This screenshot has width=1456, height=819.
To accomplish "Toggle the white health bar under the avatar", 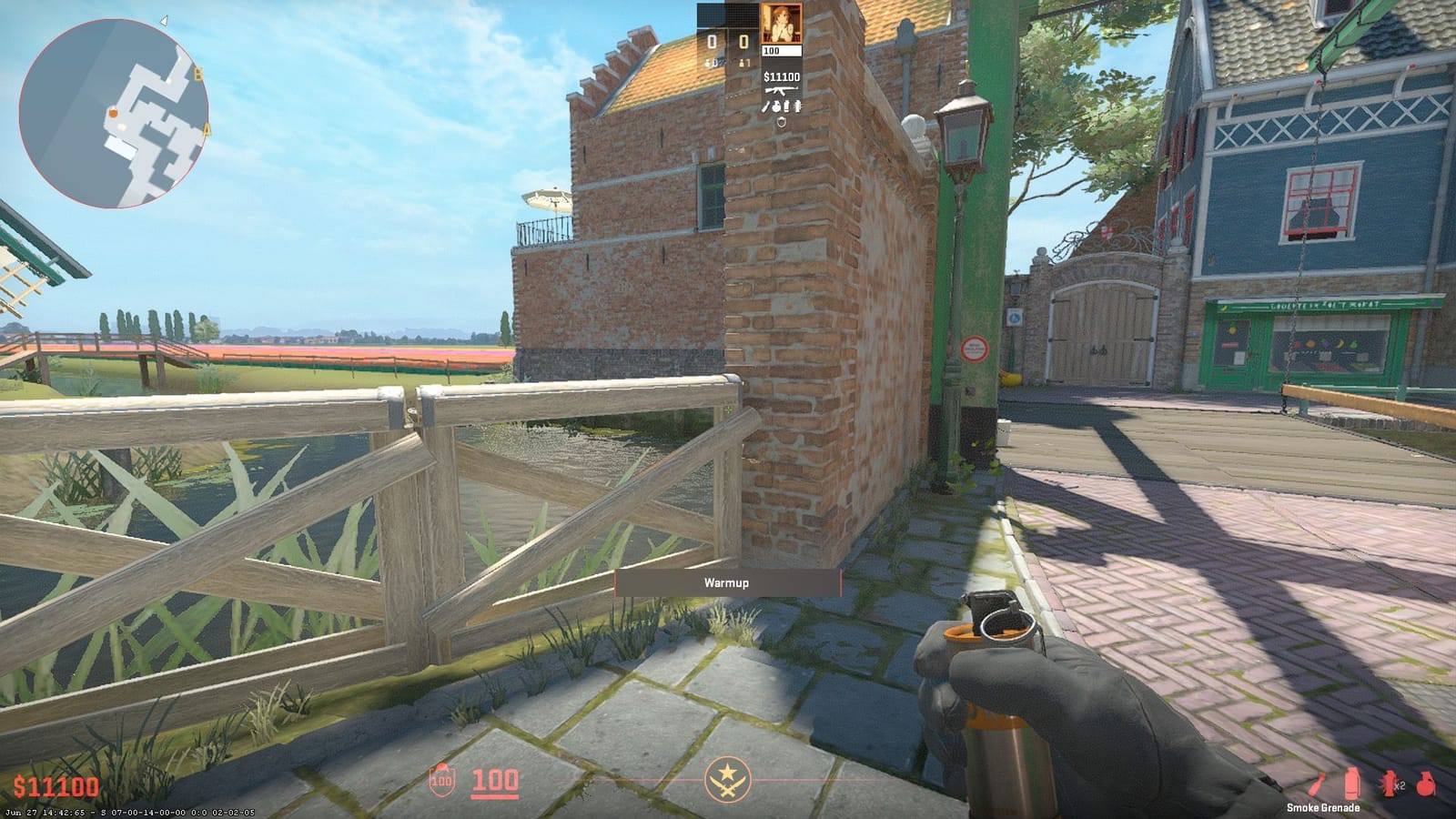I will click(x=783, y=50).
